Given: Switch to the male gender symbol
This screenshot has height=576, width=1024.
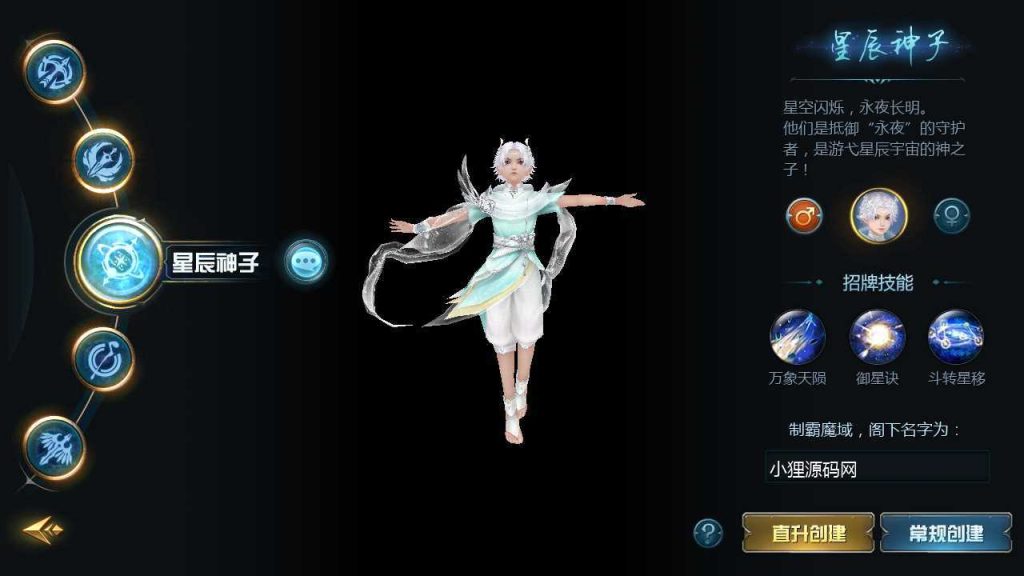Looking at the screenshot, I should click(804, 215).
